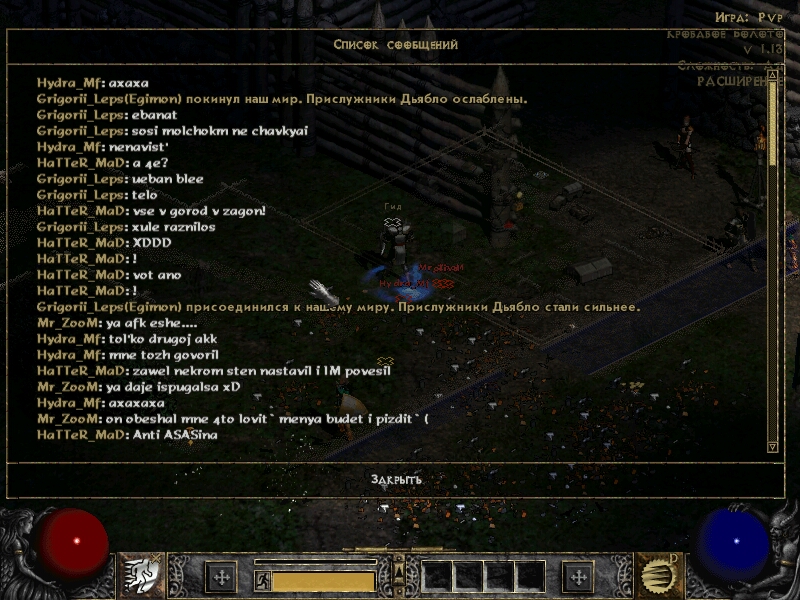The width and height of the screenshot is (800, 600).
Task: Toggle the run/walk running-figure button
Action: (263, 579)
